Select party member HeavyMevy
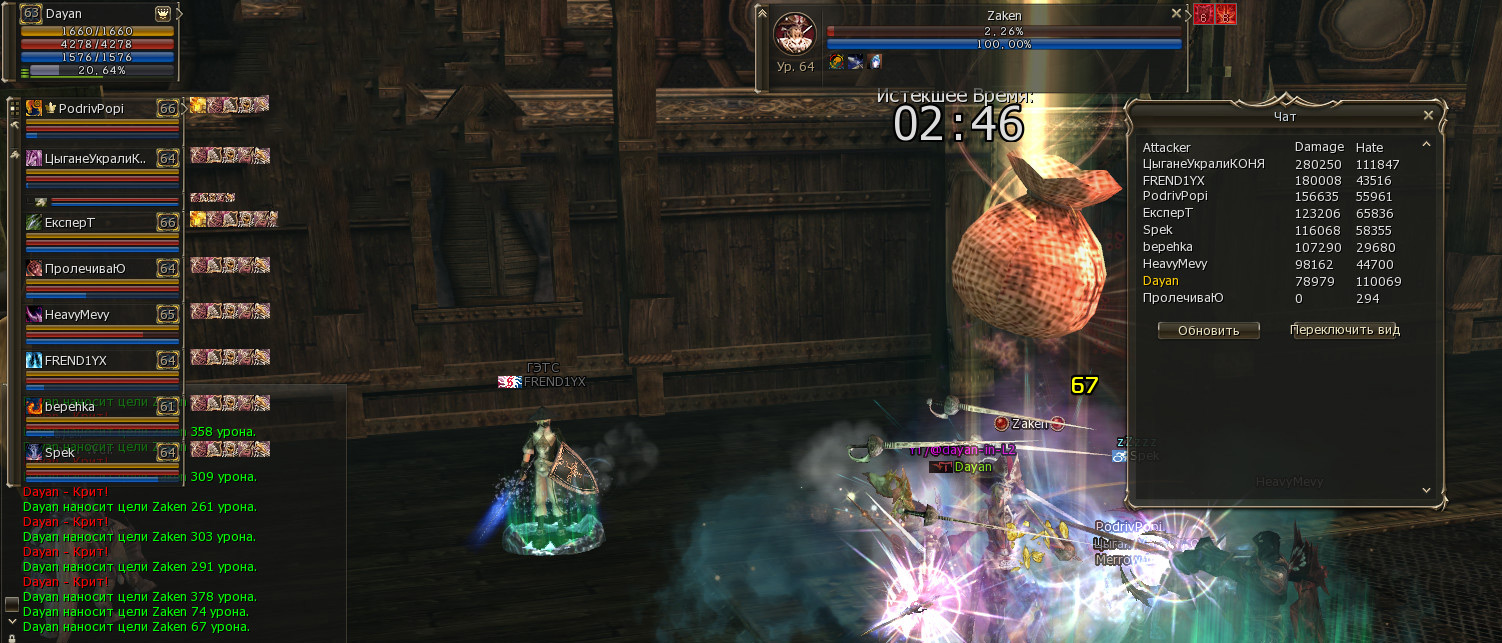 (x=77, y=314)
